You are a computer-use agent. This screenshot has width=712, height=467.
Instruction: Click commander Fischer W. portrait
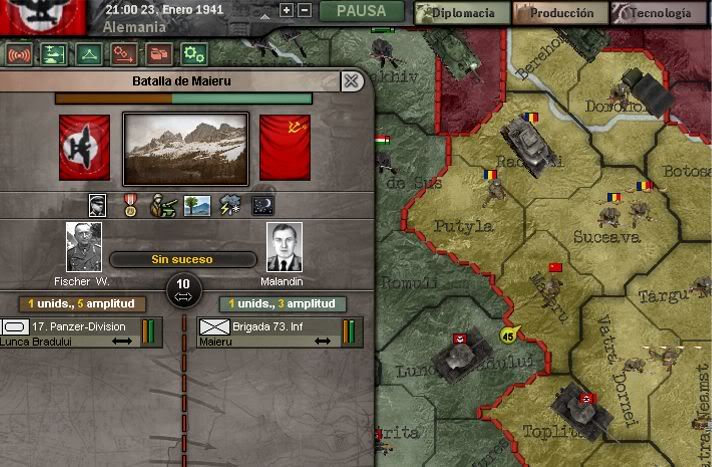pos(84,247)
